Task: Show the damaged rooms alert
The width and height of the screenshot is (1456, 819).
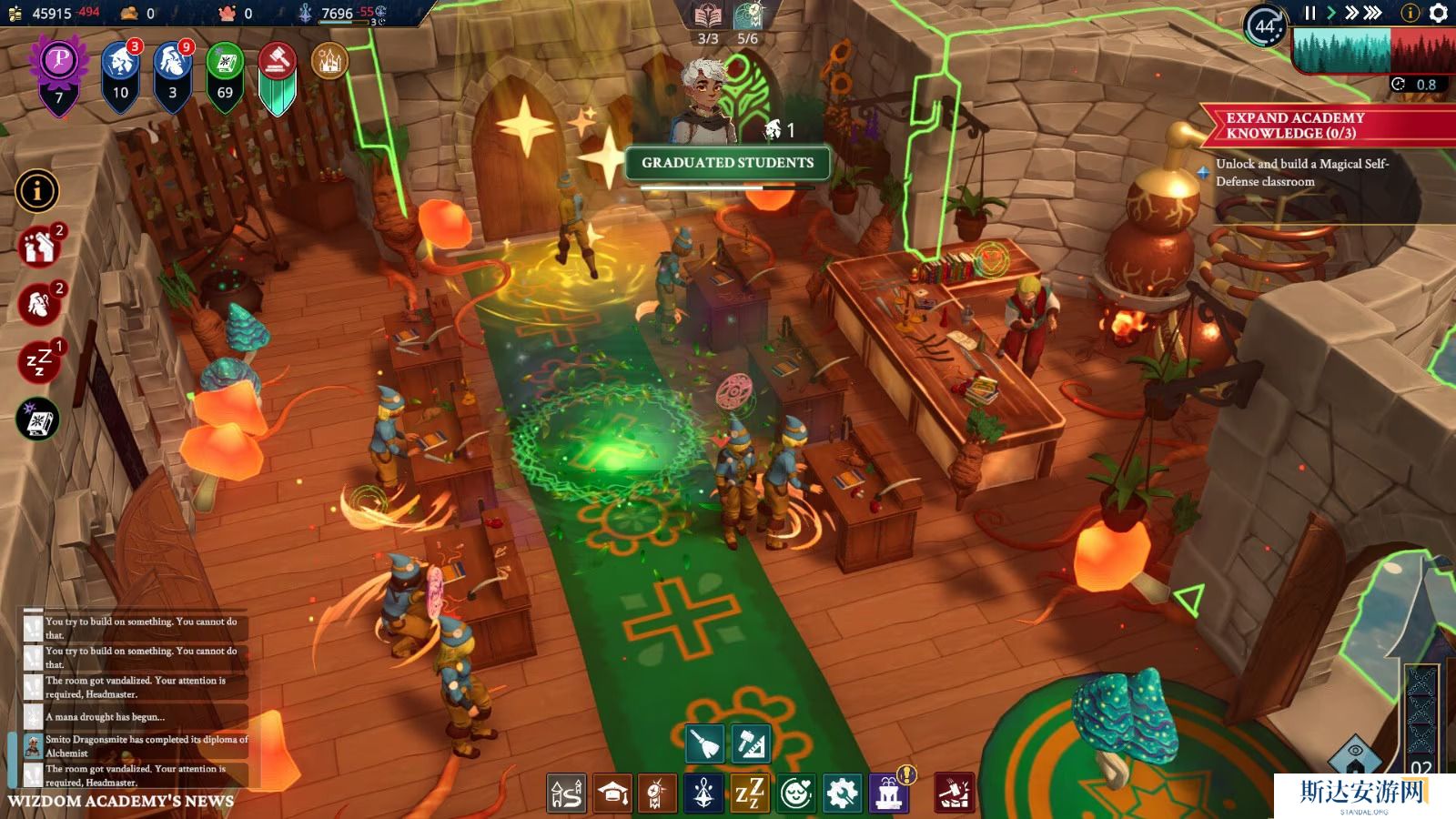Action: click(x=39, y=246)
